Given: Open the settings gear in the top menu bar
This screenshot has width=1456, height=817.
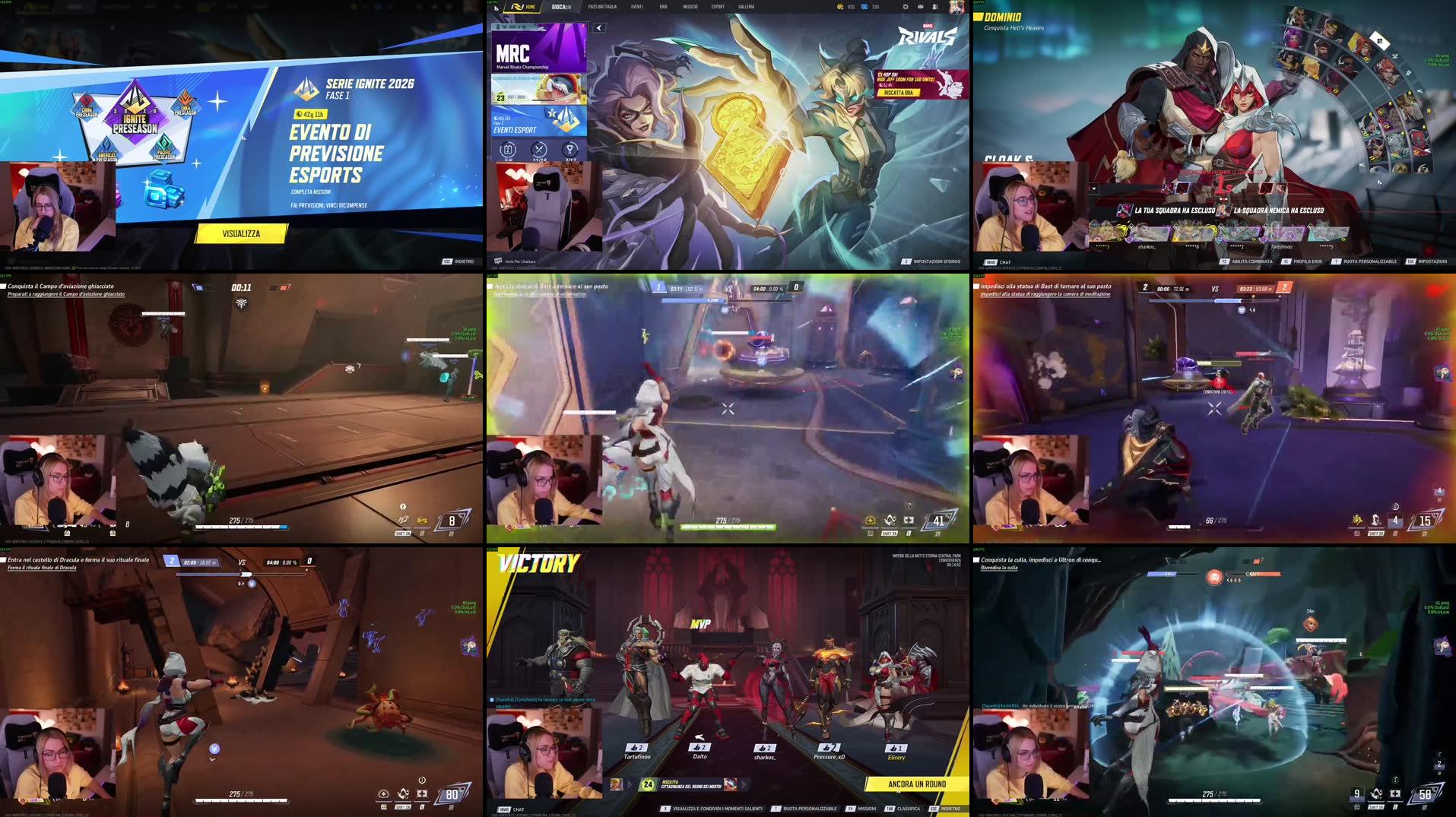Looking at the screenshot, I should point(906,7).
